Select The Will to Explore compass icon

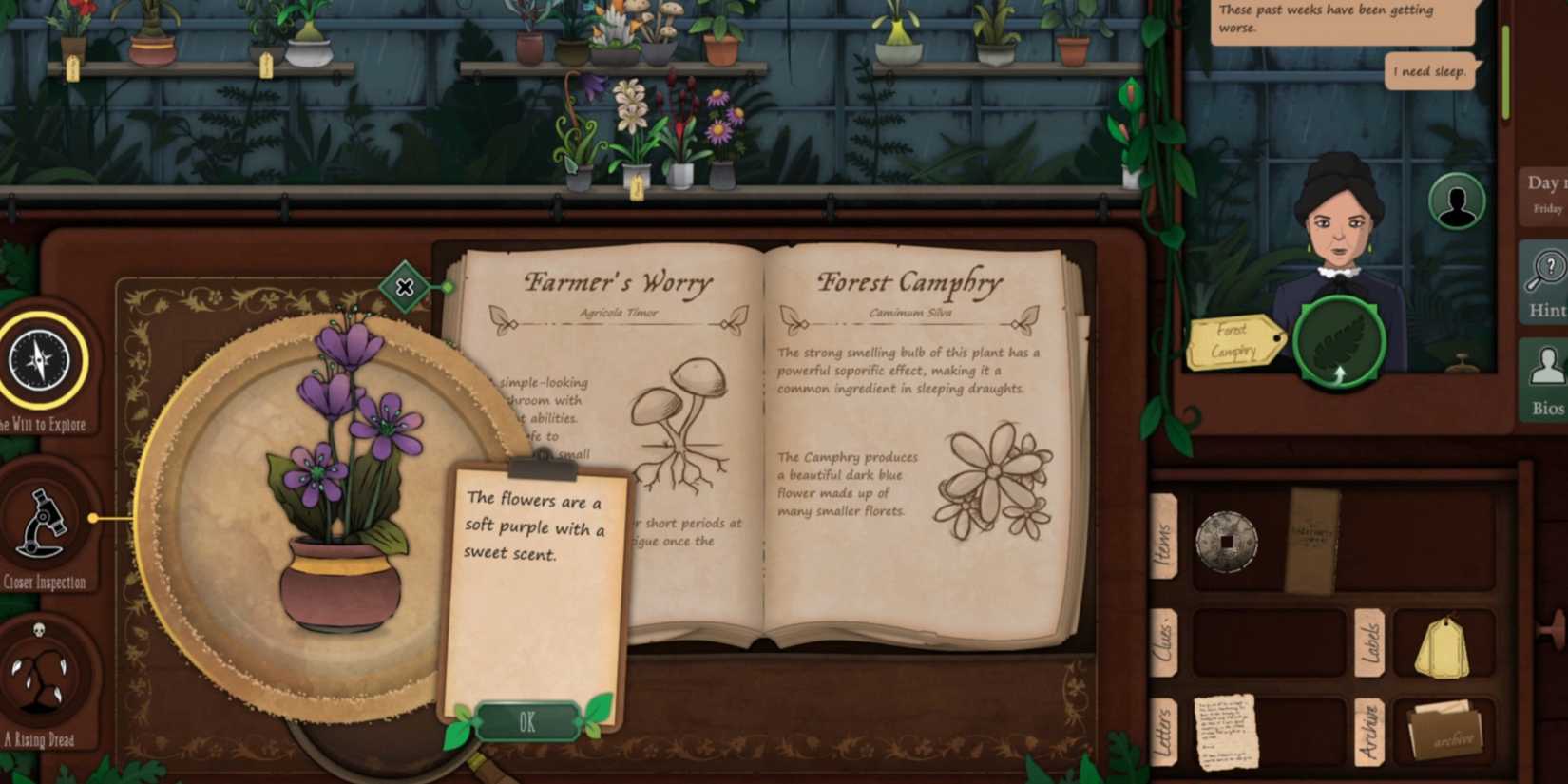click(38, 361)
